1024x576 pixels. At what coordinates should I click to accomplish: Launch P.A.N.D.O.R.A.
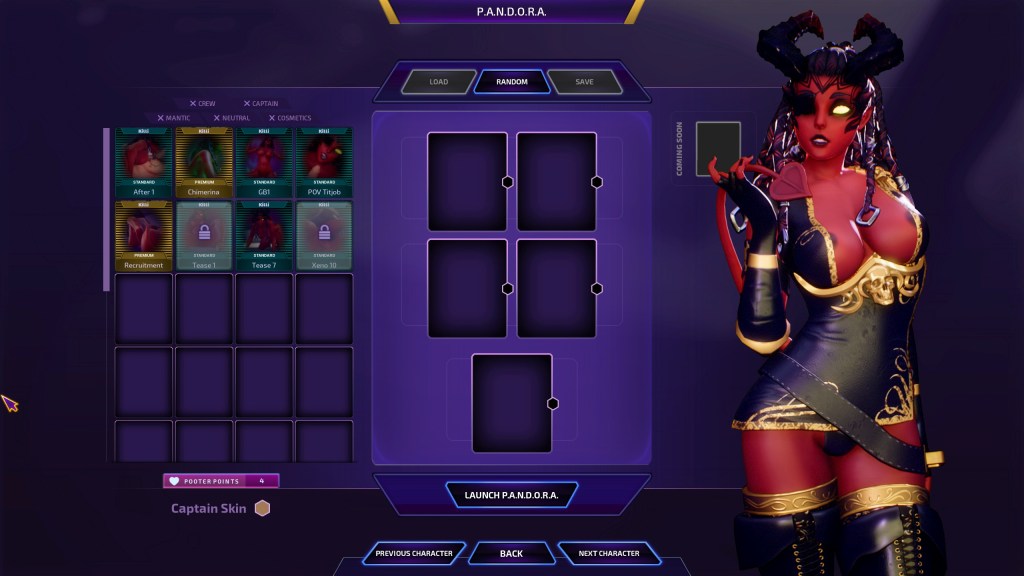(511, 495)
